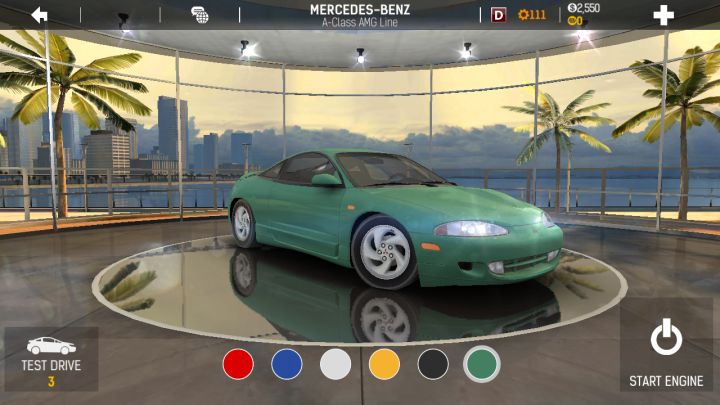Click the D class badge

coord(499,15)
